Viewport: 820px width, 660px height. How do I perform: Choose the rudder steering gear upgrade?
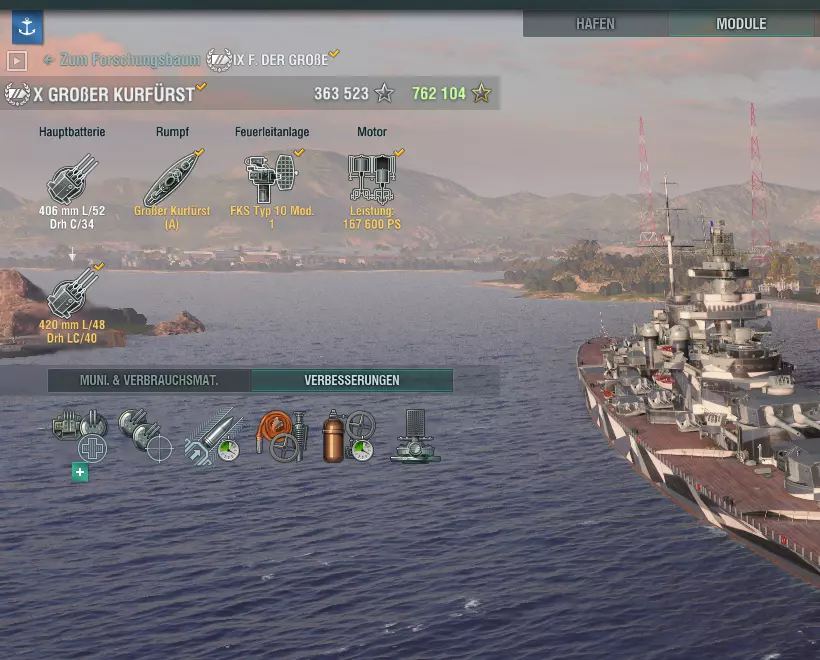coord(415,436)
